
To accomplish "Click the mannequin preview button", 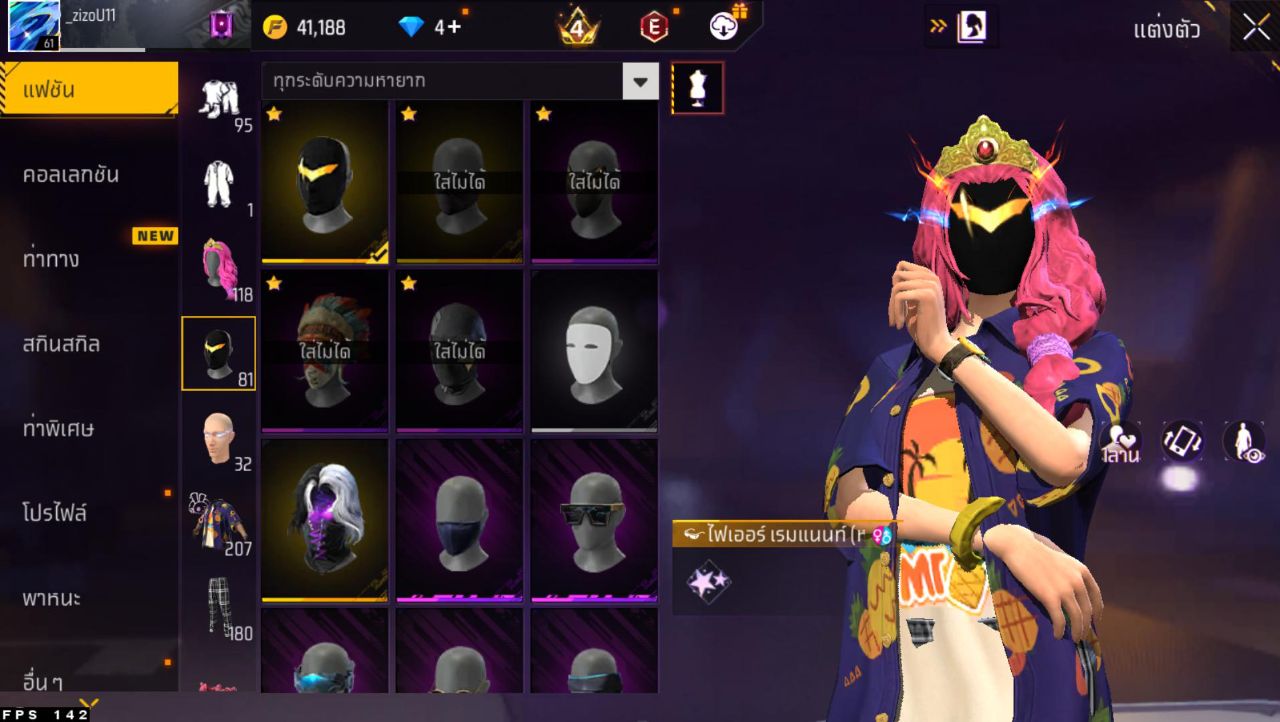I will (697, 89).
